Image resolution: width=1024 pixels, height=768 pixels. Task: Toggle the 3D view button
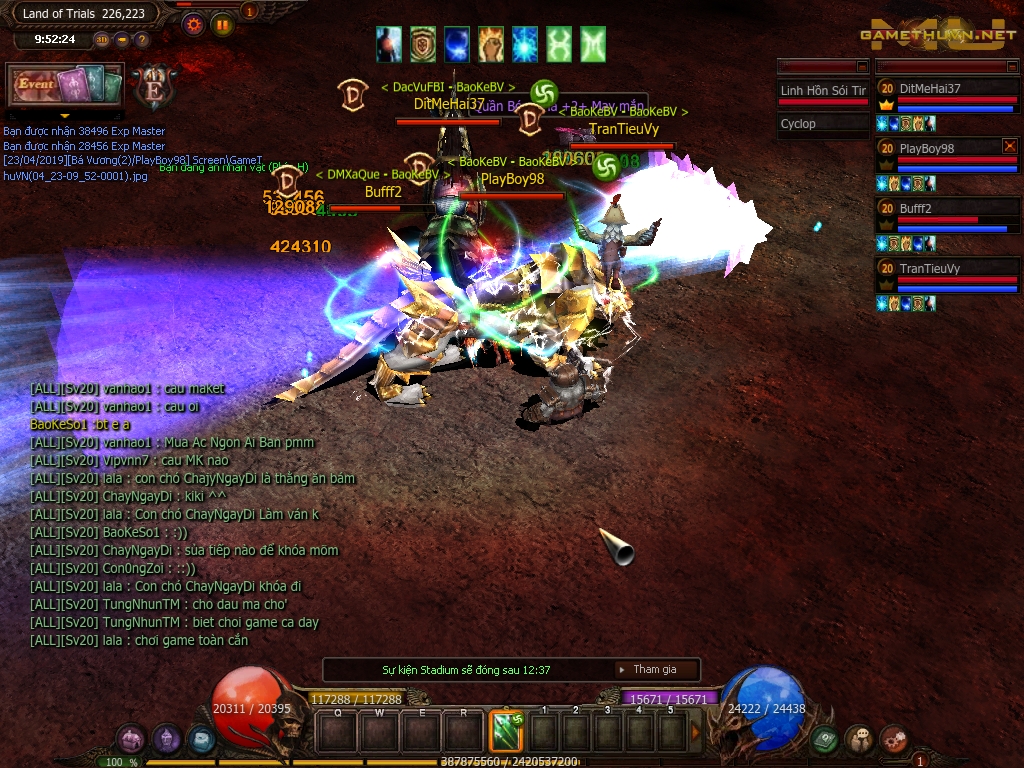tap(102, 40)
